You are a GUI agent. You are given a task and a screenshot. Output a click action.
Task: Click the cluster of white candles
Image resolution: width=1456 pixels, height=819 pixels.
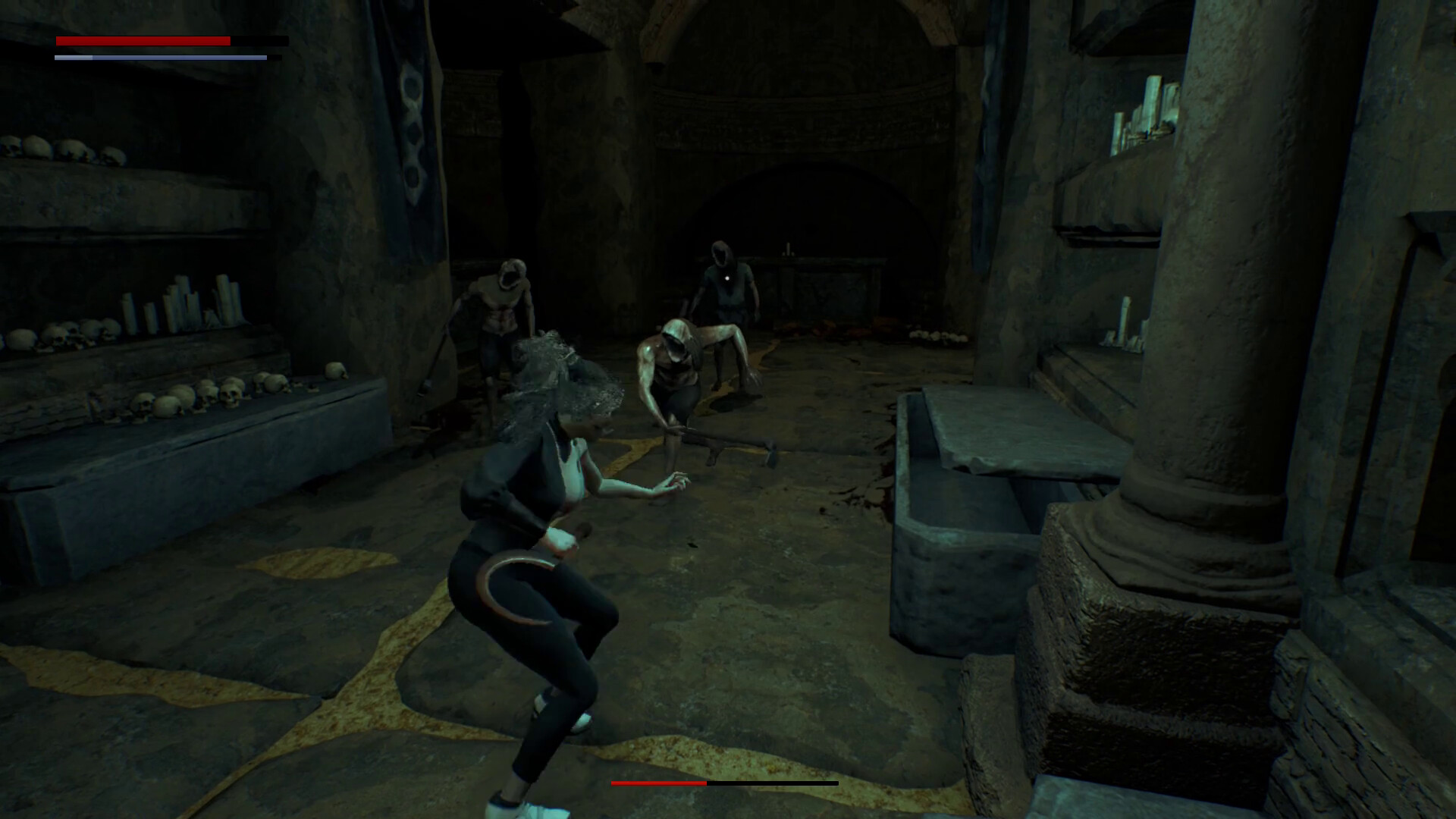[182, 303]
